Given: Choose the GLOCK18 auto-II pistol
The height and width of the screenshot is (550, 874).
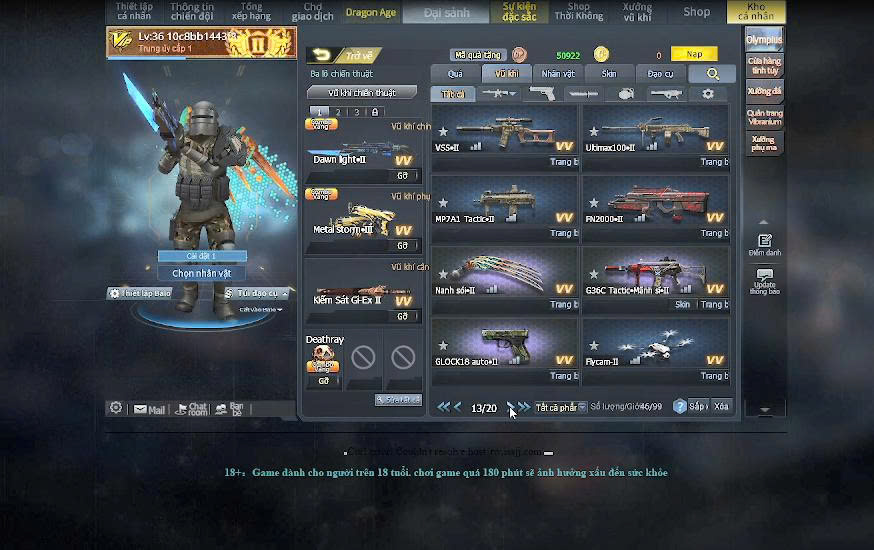Looking at the screenshot, I should point(504,348).
